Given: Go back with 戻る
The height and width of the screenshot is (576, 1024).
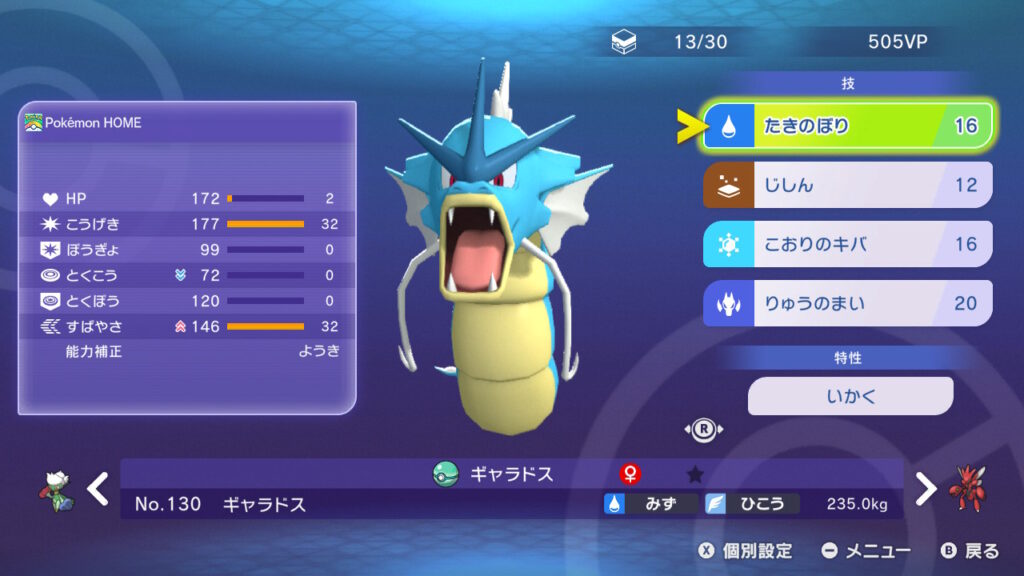Looking at the screenshot, I should 970,551.
